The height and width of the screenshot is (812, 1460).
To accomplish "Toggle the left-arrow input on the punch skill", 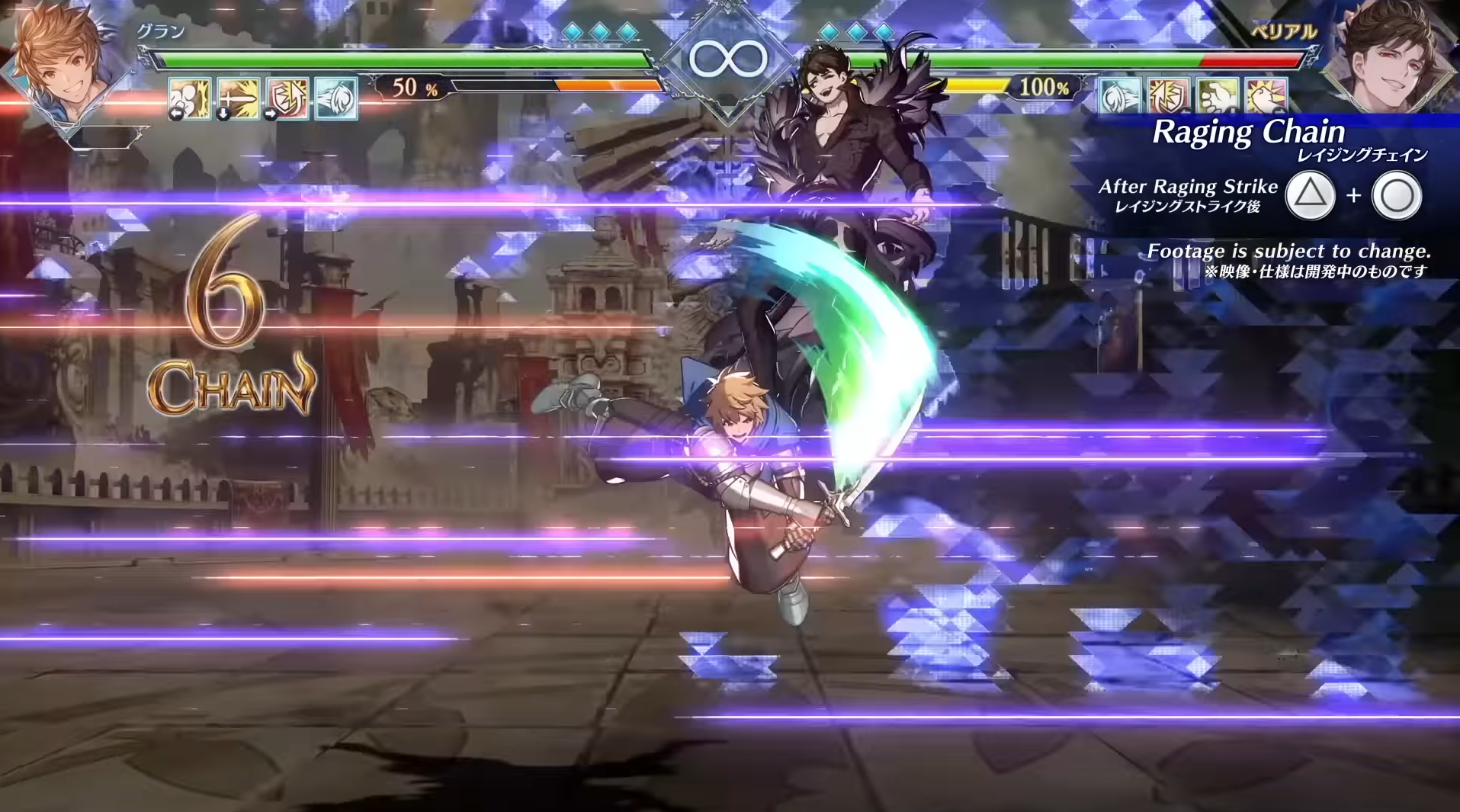I will [x=176, y=114].
